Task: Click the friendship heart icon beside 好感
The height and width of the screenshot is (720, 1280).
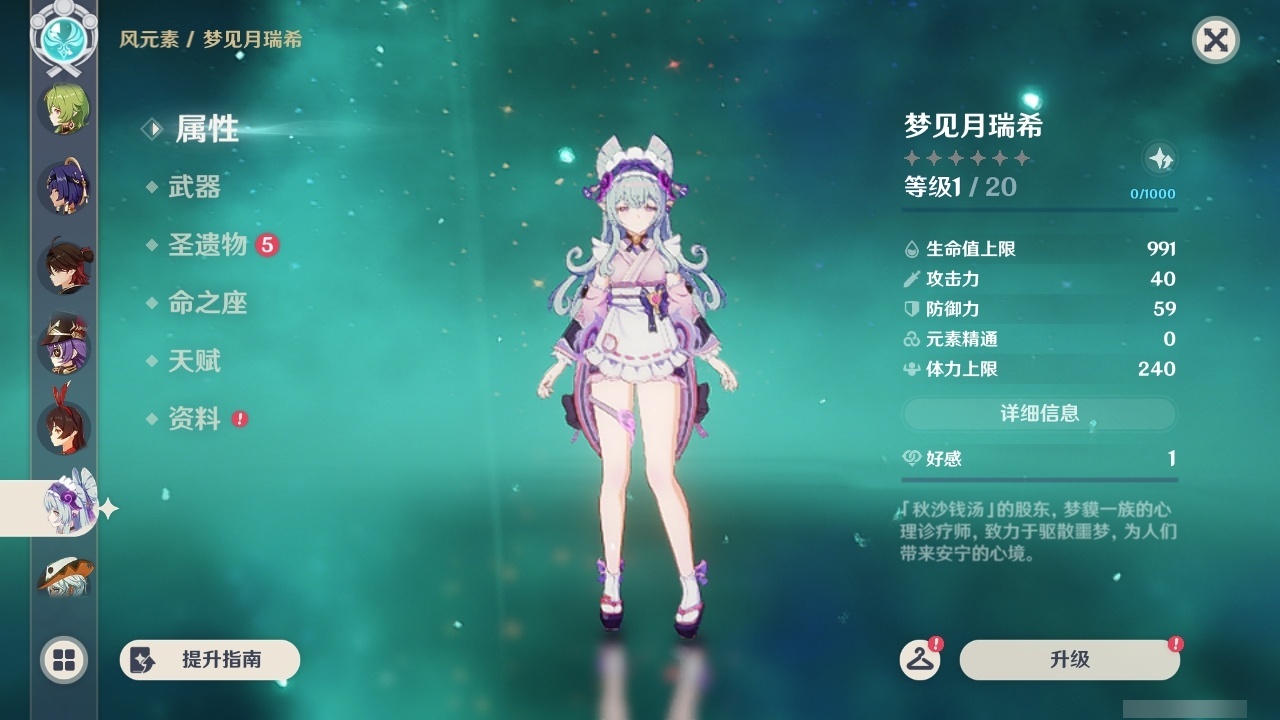Action: (911, 458)
